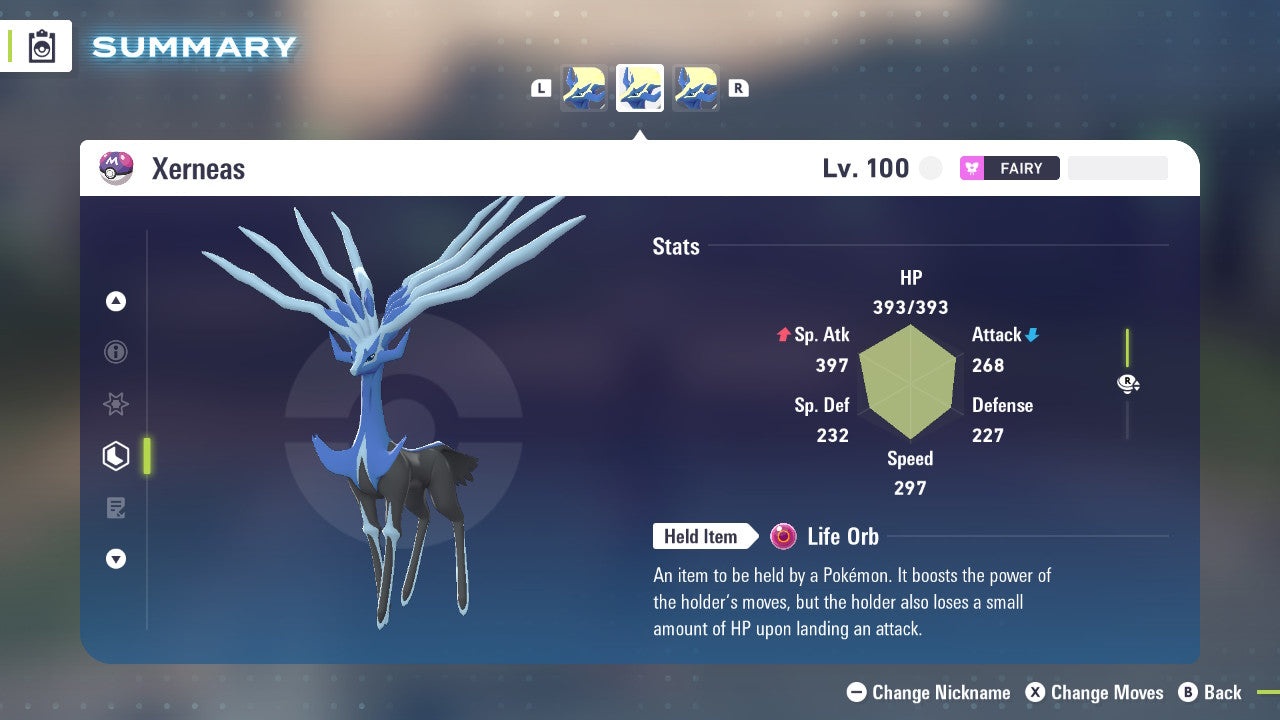Screen dimensions: 1280x720
Task: Expand downward with the sidebar down arrow
Action: tap(116, 559)
